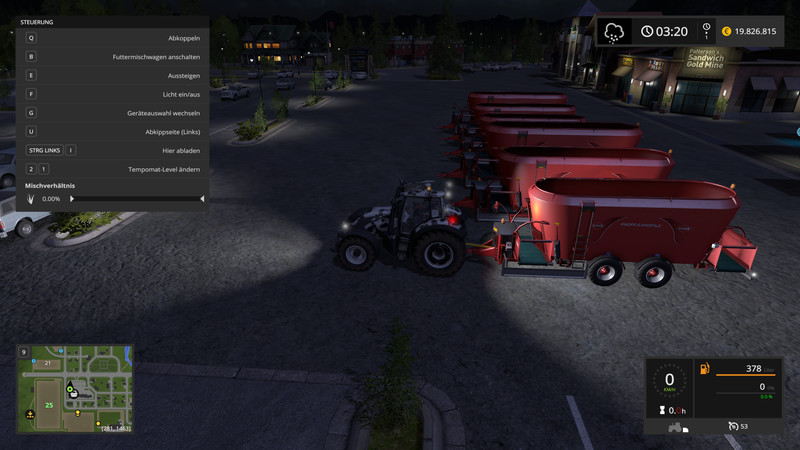Click the shop basket marker on minimap

pos(74,395)
